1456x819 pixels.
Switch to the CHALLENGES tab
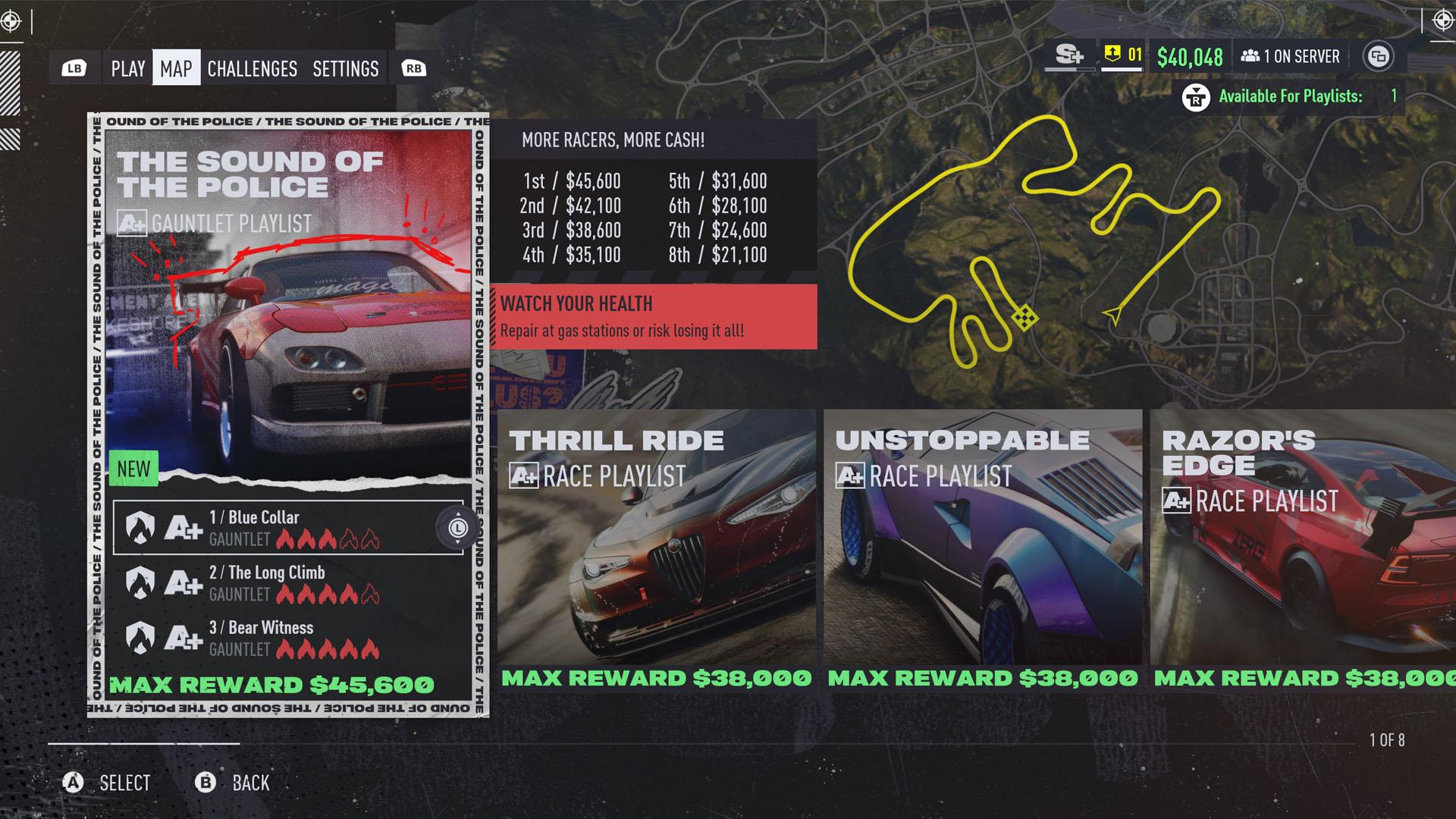click(x=253, y=69)
